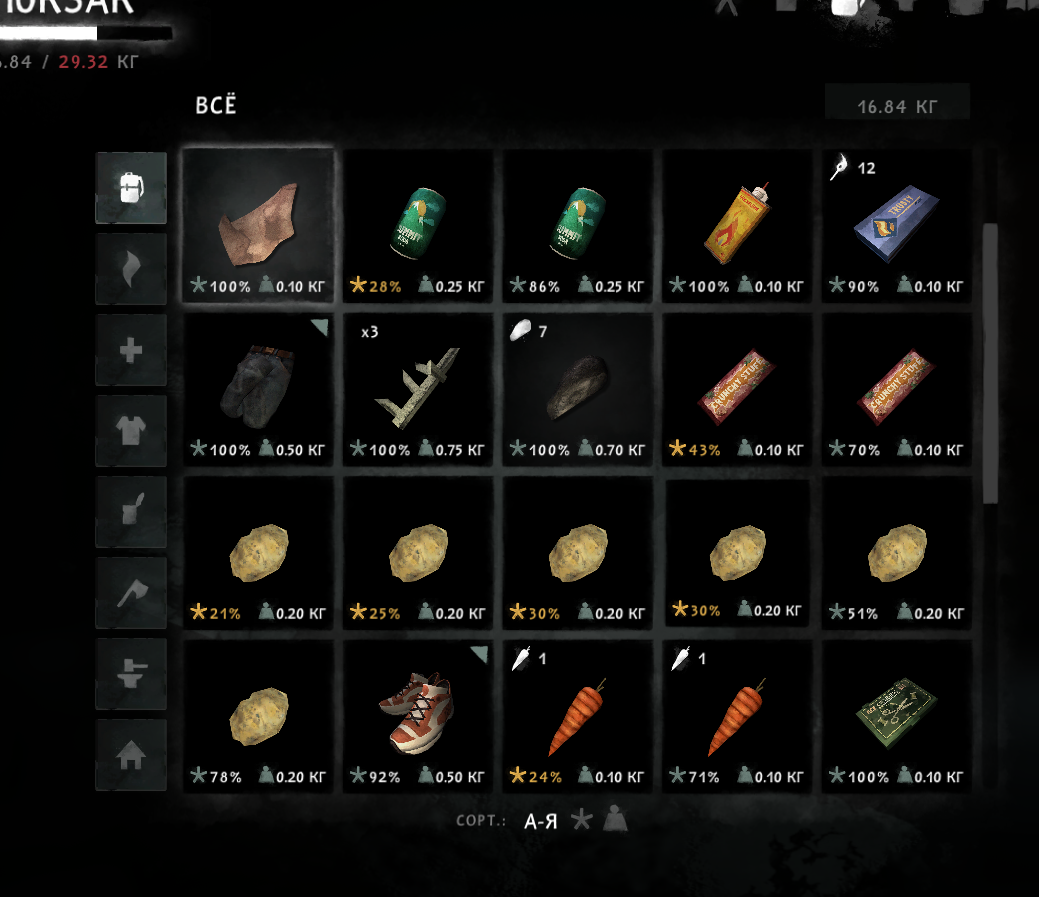This screenshot has width=1039, height=897.
Task: Select the cloth item slot
Action: pos(258,225)
